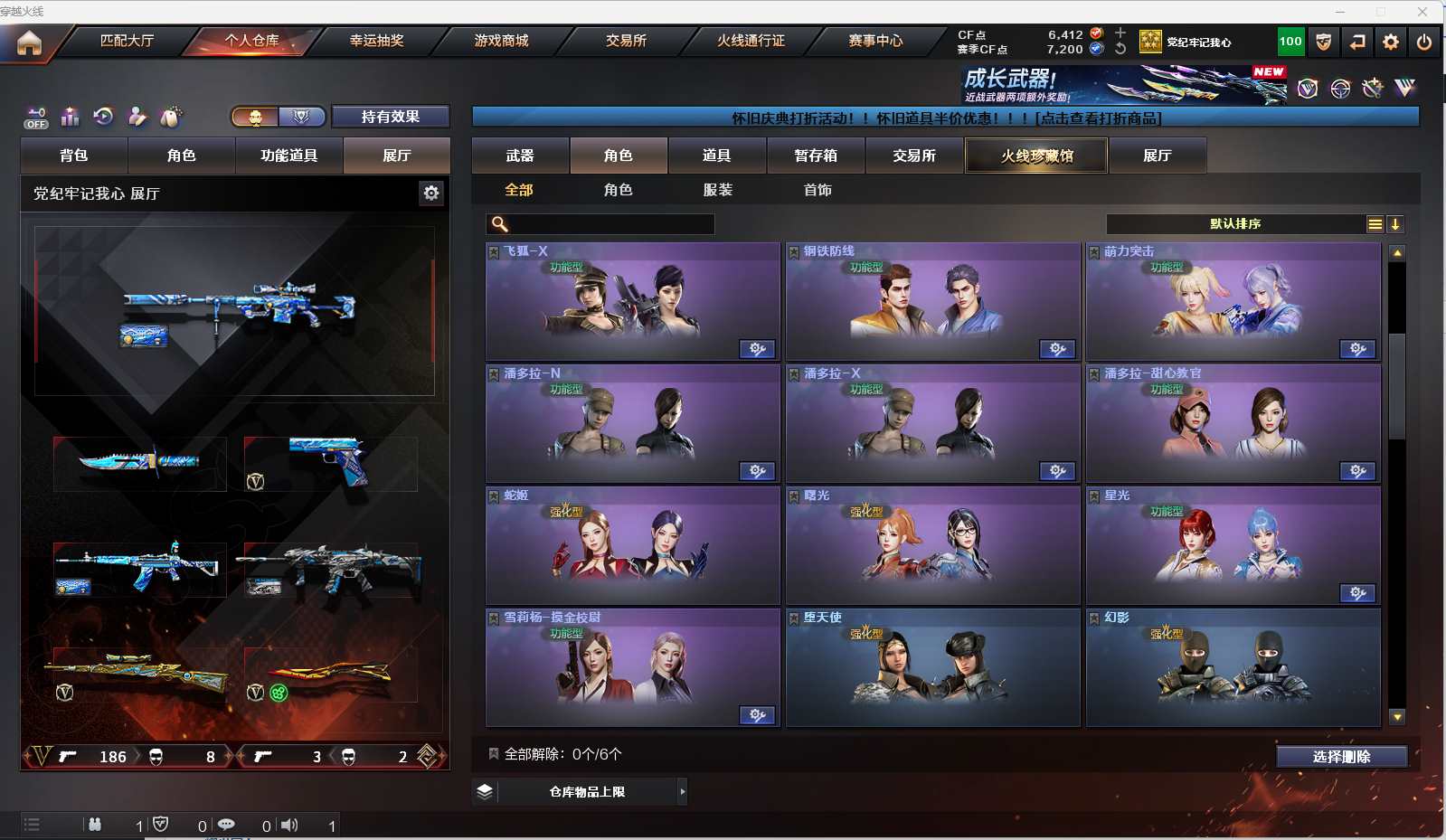The height and width of the screenshot is (840, 1446).
Task: Open the 持有效果 owned effects panel
Action: [x=390, y=117]
